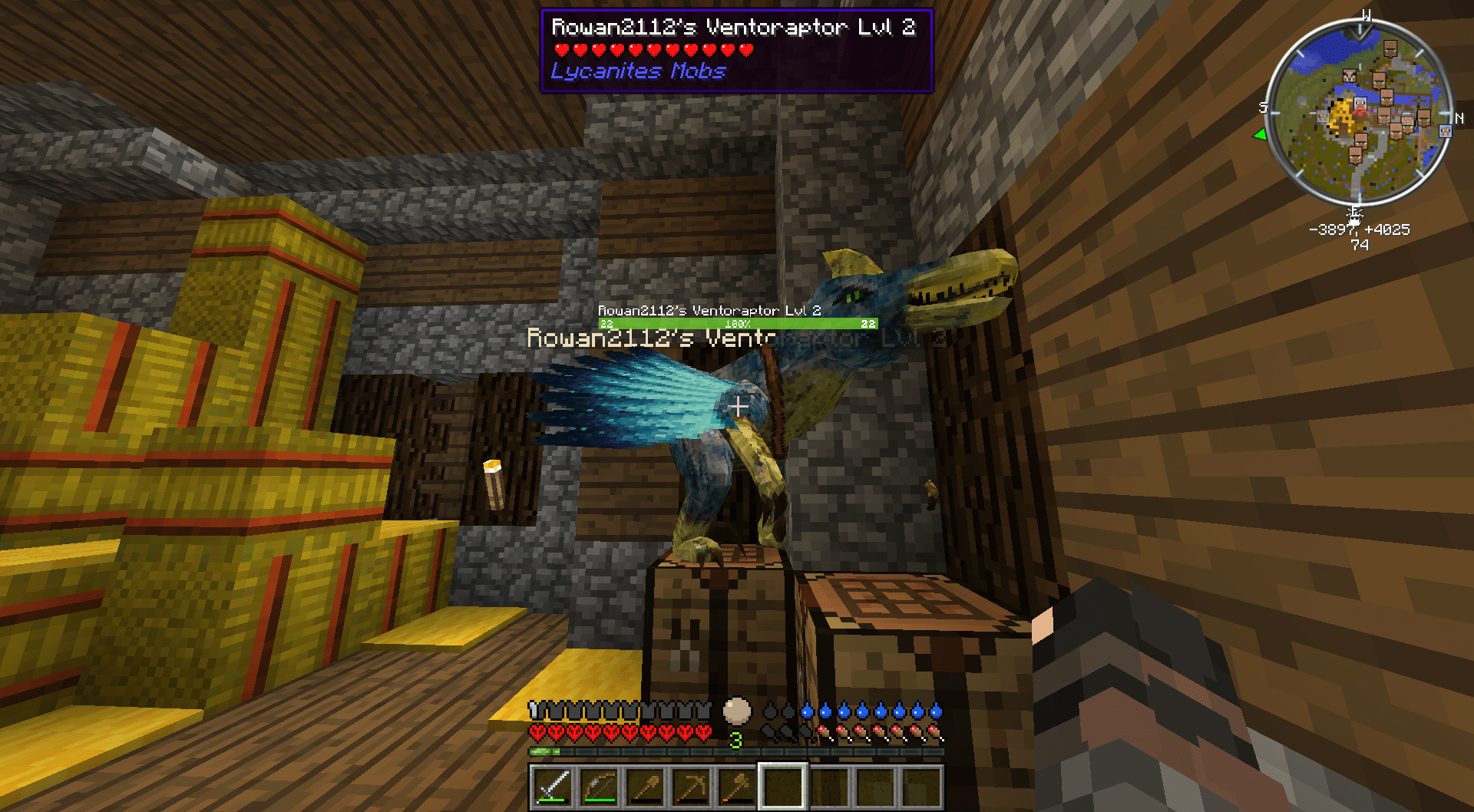Screen dimensions: 1474x812
Task: Select the golden shovel in the hotbar
Action: 643,787
